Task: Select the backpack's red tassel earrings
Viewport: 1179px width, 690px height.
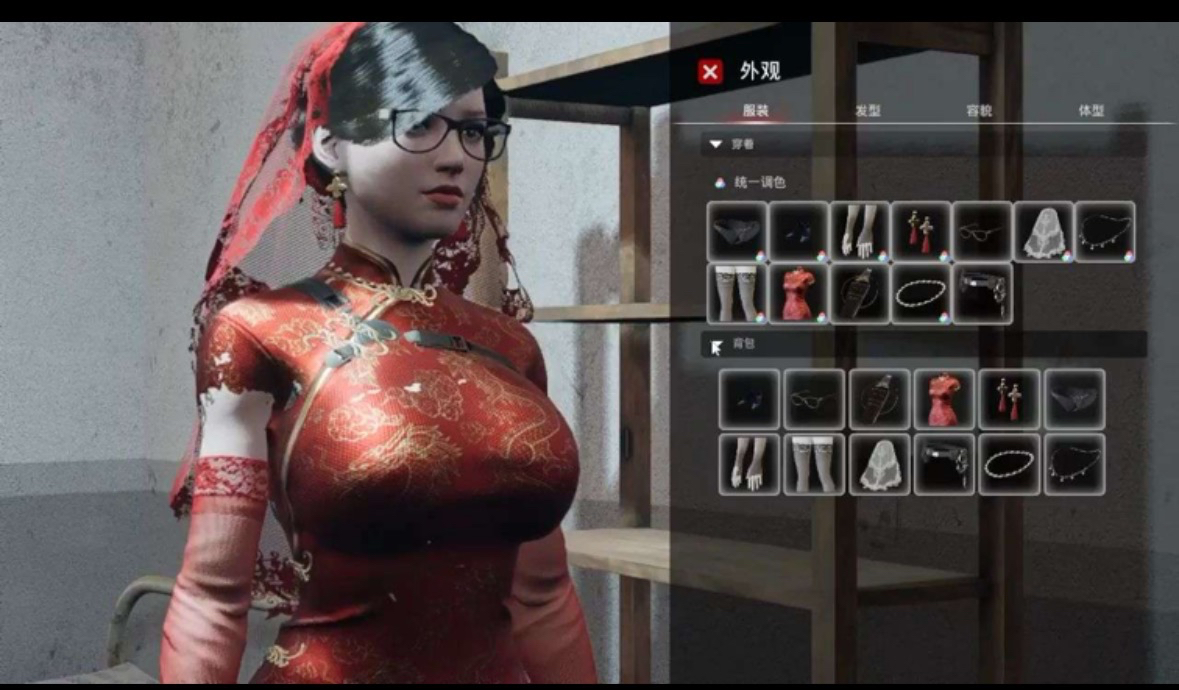Action: pos(1009,399)
